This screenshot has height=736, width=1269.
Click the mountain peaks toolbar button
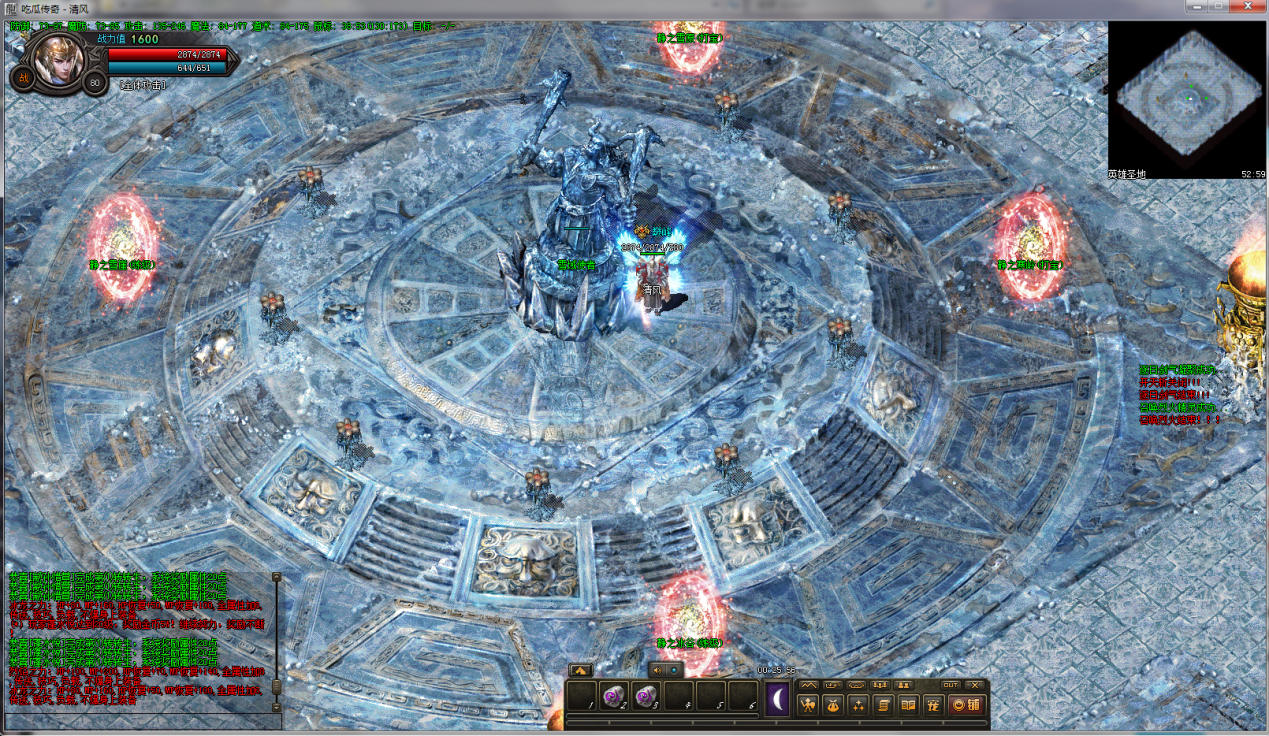click(x=808, y=685)
